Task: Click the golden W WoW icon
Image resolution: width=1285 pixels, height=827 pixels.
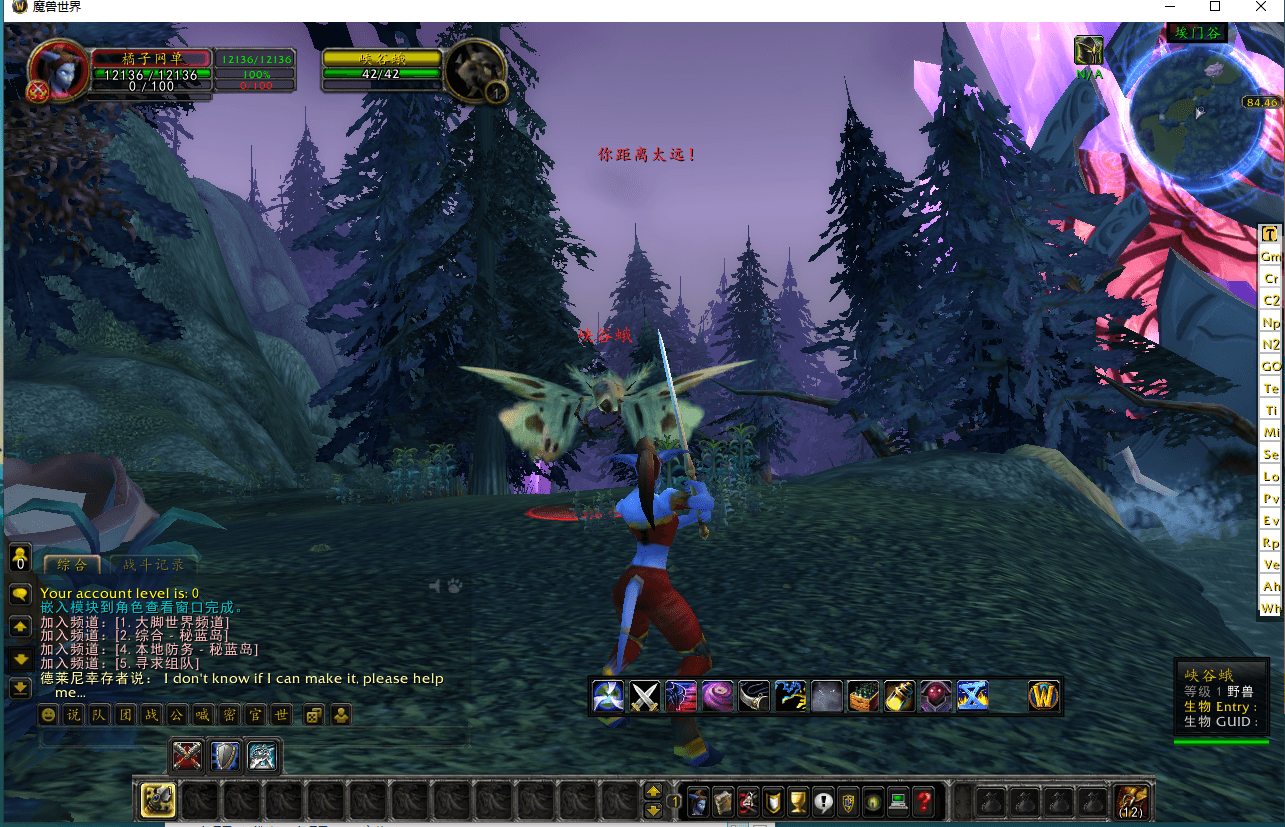Action: point(1043,695)
